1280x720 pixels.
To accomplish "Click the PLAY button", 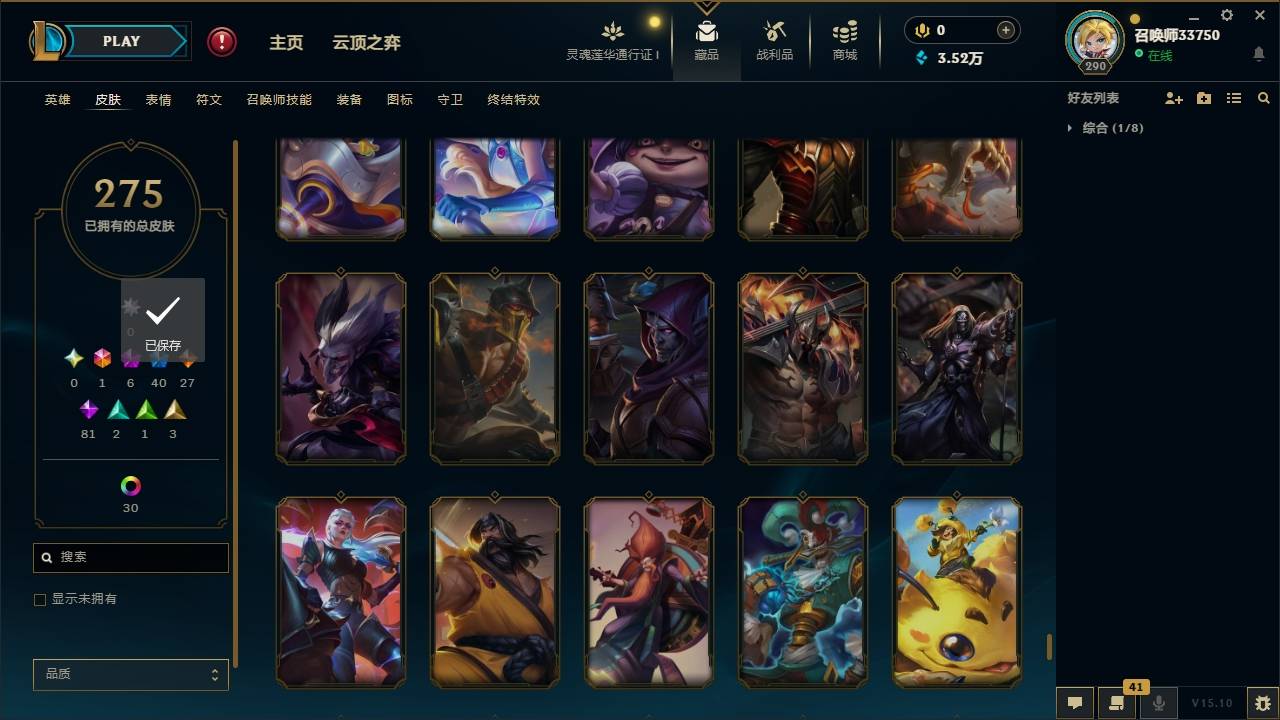I will click(x=122, y=41).
